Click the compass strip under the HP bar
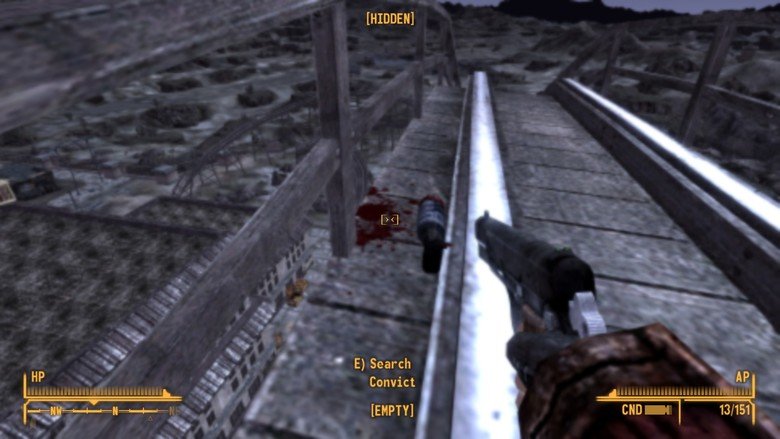The width and height of the screenshot is (780, 439). click(103, 411)
